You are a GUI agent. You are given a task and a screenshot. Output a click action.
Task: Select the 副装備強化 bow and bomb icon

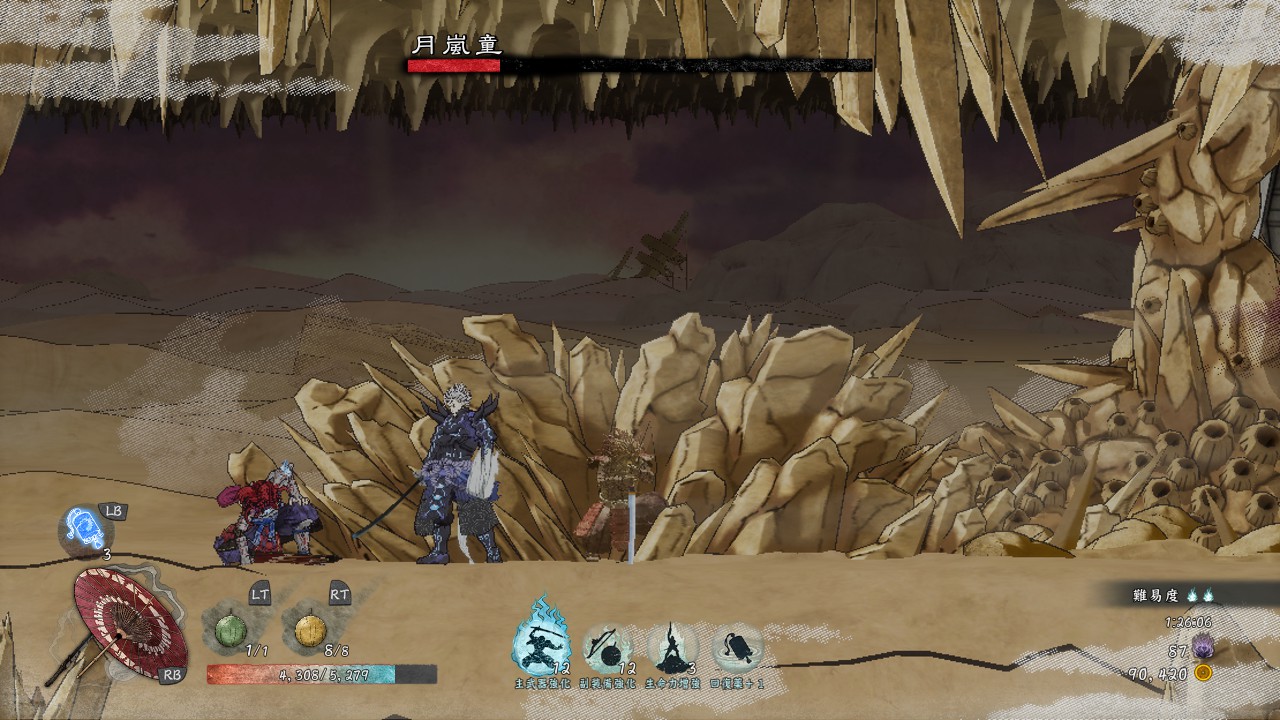[x=608, y=647]
